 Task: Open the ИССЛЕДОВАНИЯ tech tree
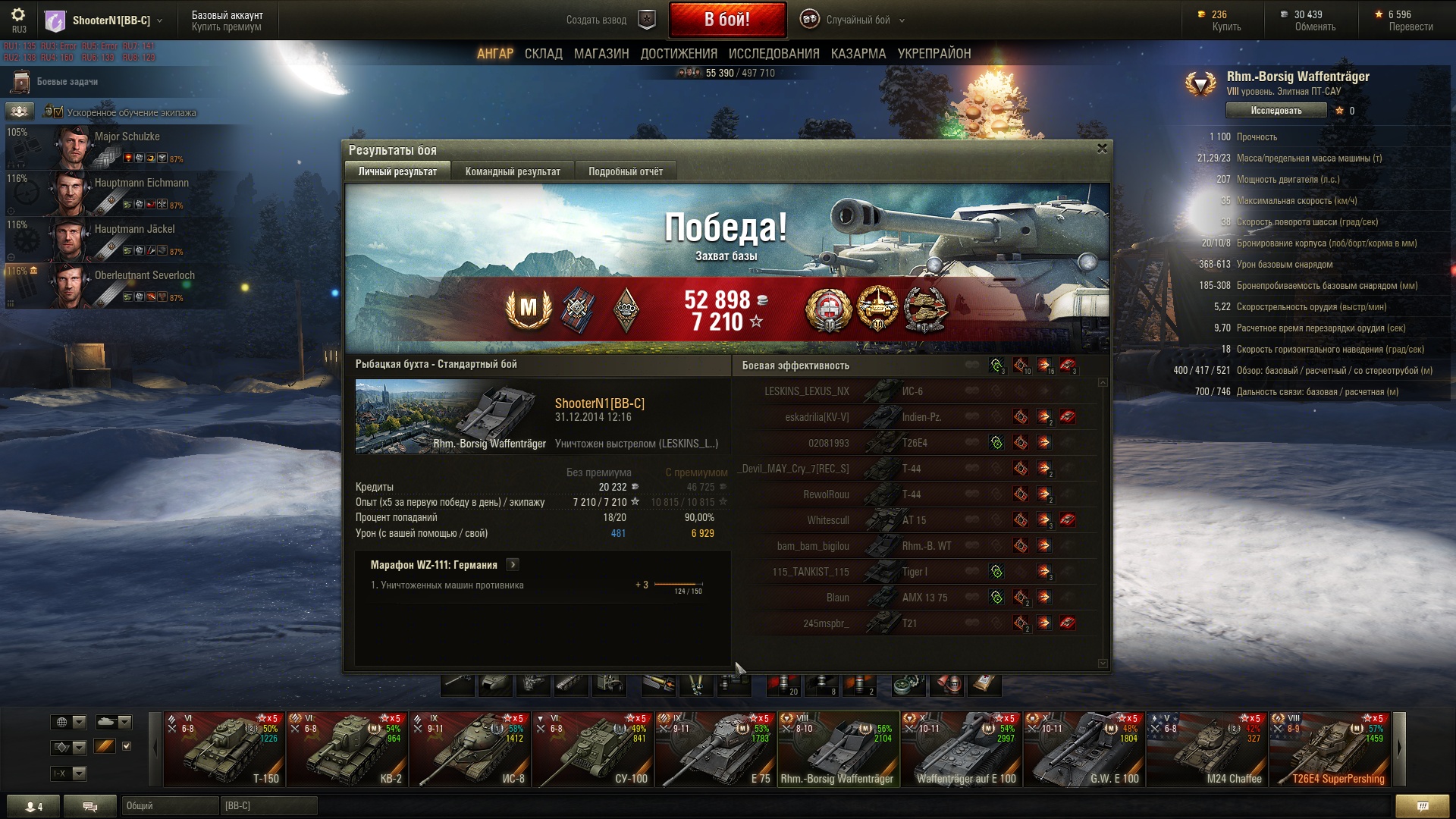tap(773, 54)
